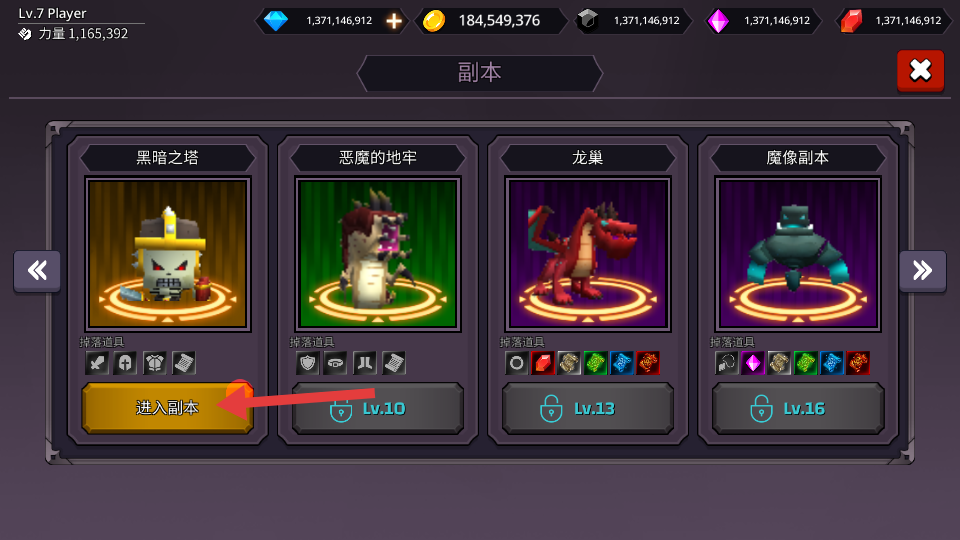Inspect the helmet drop item in 黑暗之塔

pyautogui.click(x=125, y=363)
